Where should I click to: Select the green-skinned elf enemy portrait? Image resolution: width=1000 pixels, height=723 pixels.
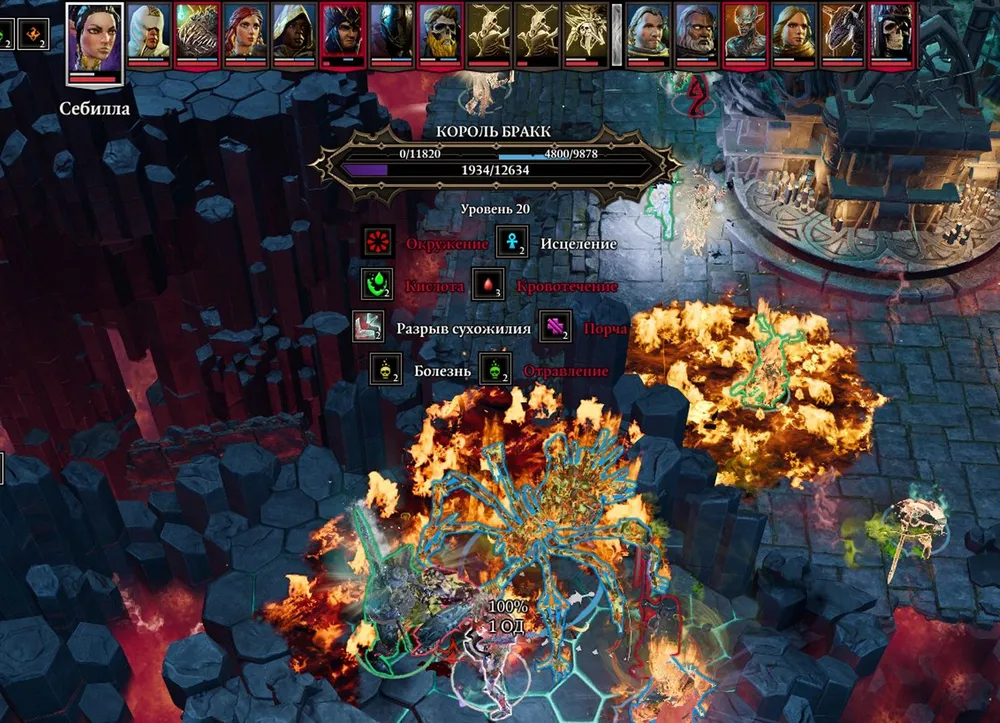tap(745, 32)
